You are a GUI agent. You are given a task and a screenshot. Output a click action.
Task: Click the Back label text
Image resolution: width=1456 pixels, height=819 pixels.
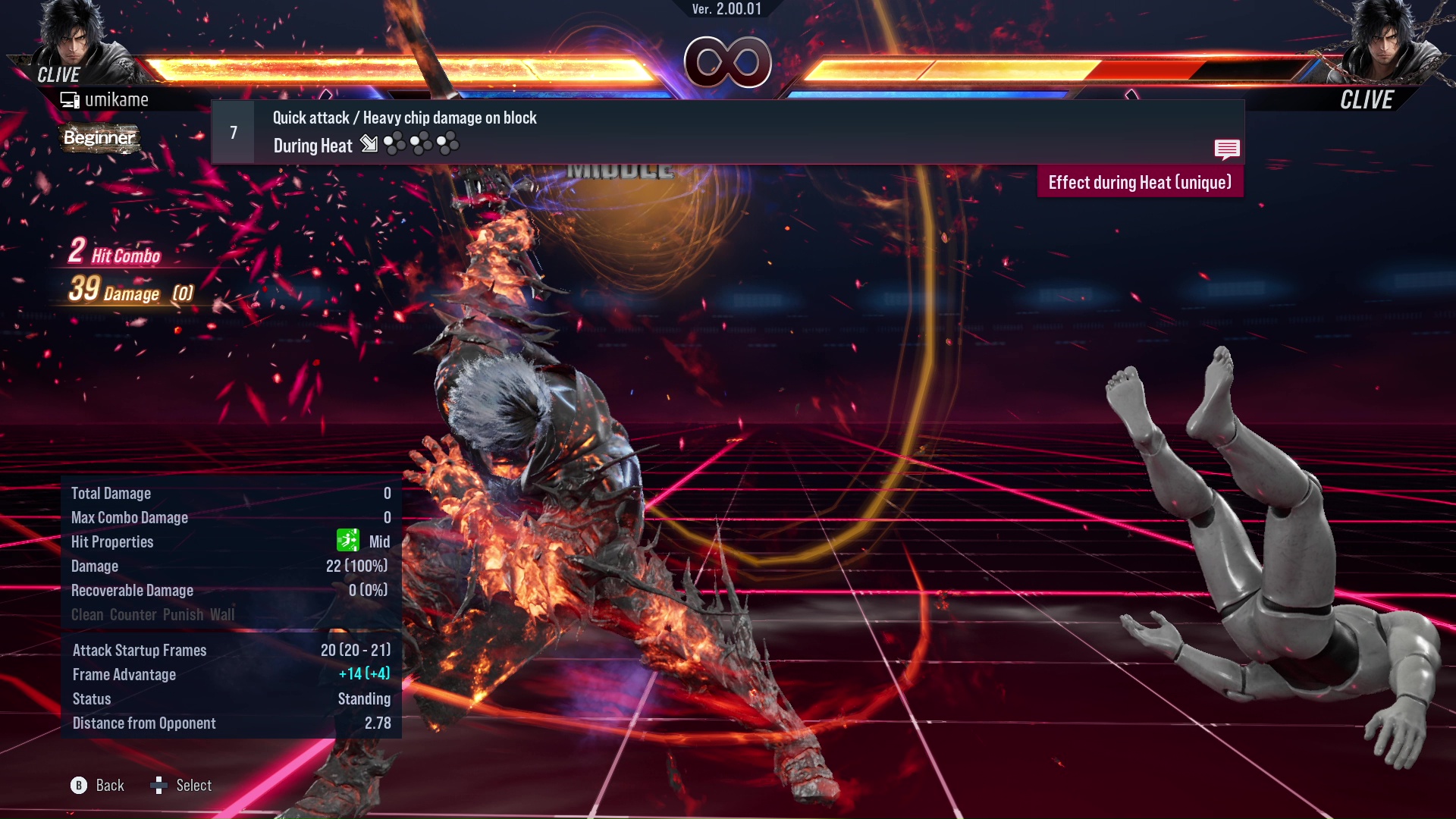108,785
